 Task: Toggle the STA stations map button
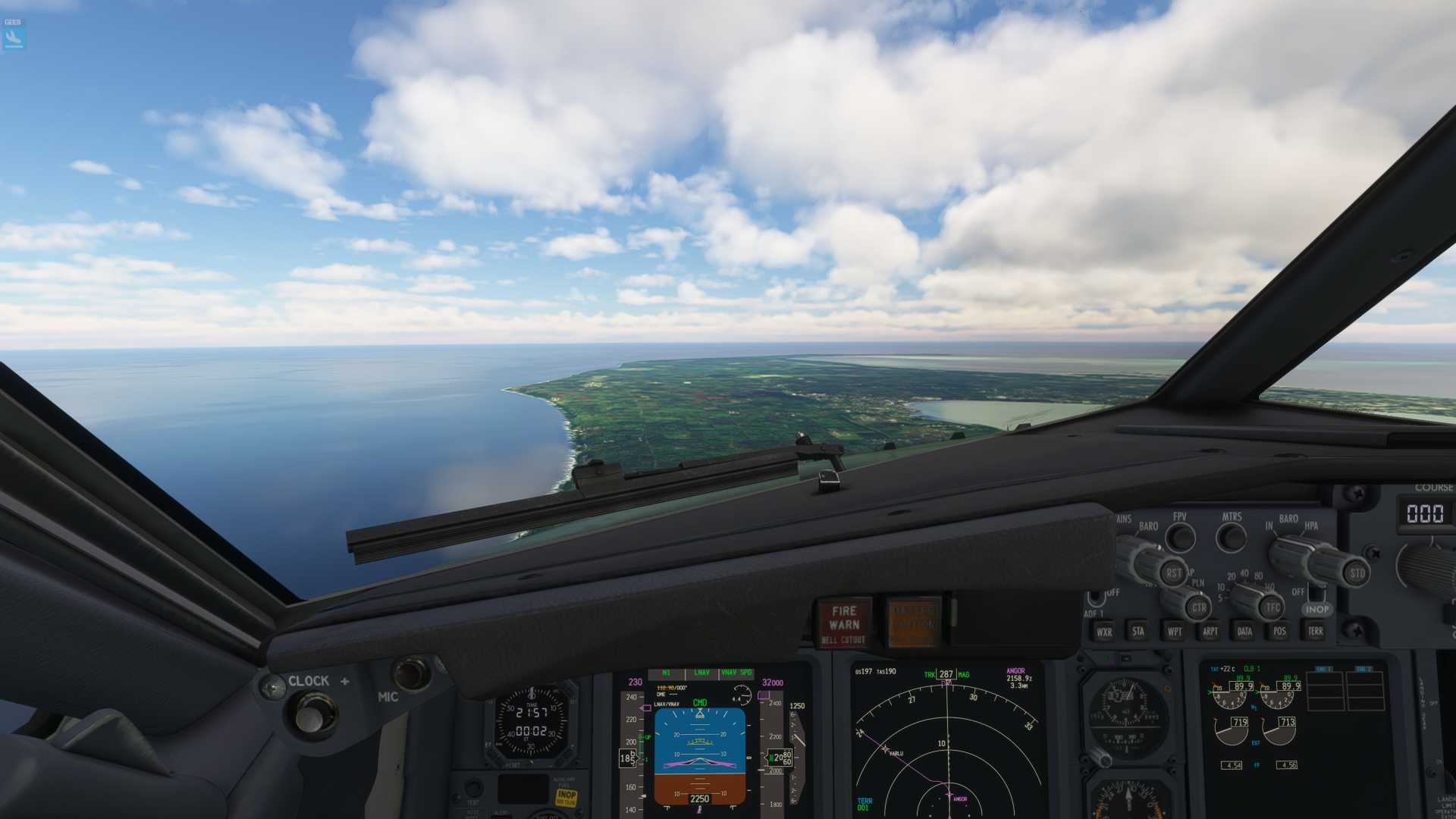pos(1138,631)
